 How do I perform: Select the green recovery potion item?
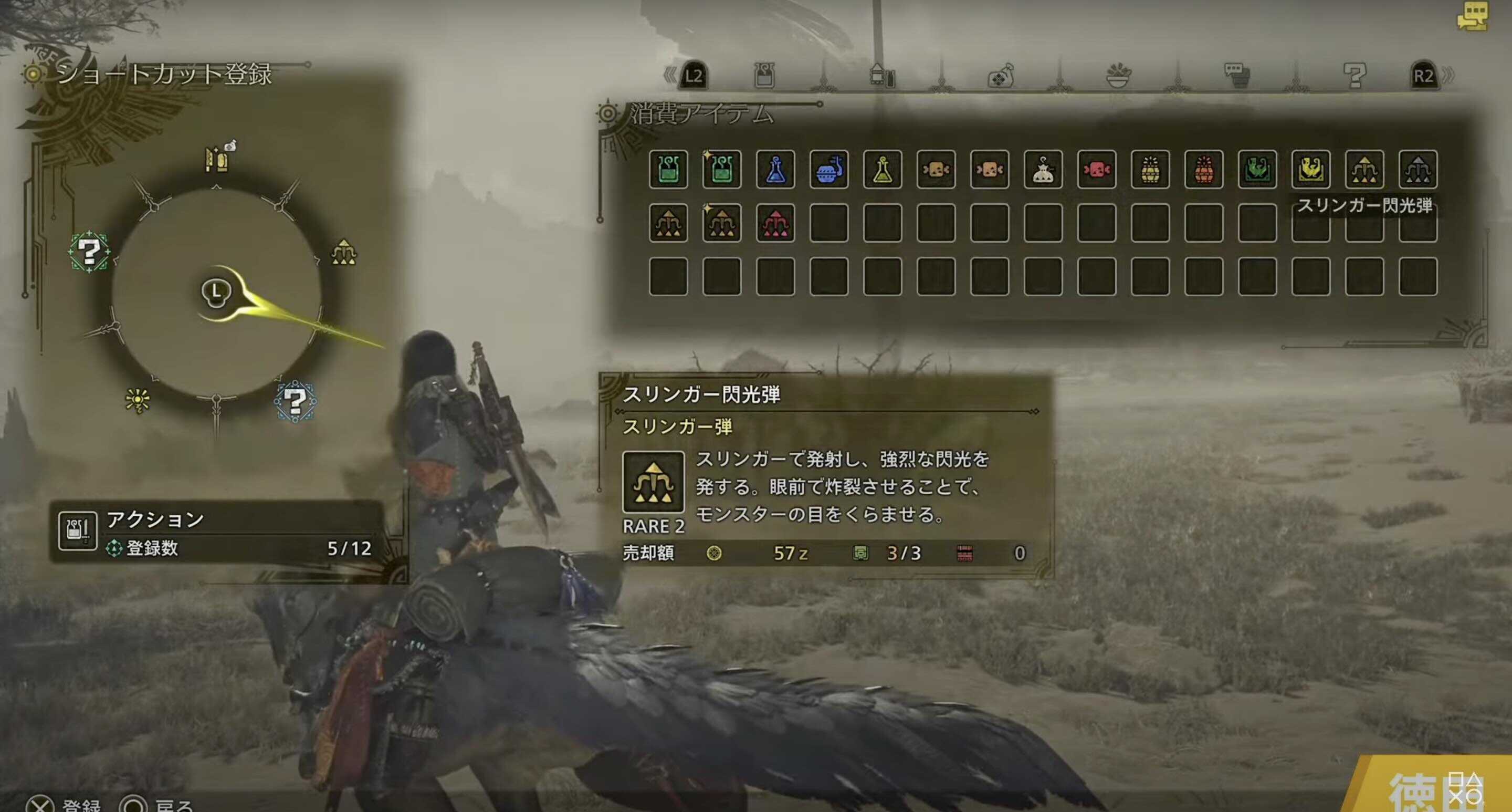[669, 171]
